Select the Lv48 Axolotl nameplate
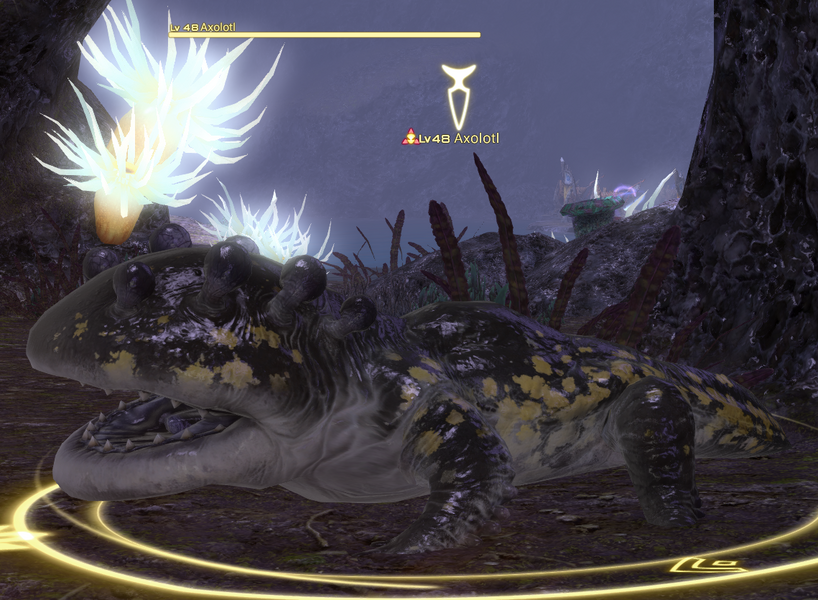Image resolution: width=818 pixels, height=600 pixels. click(x=451, y=137)
